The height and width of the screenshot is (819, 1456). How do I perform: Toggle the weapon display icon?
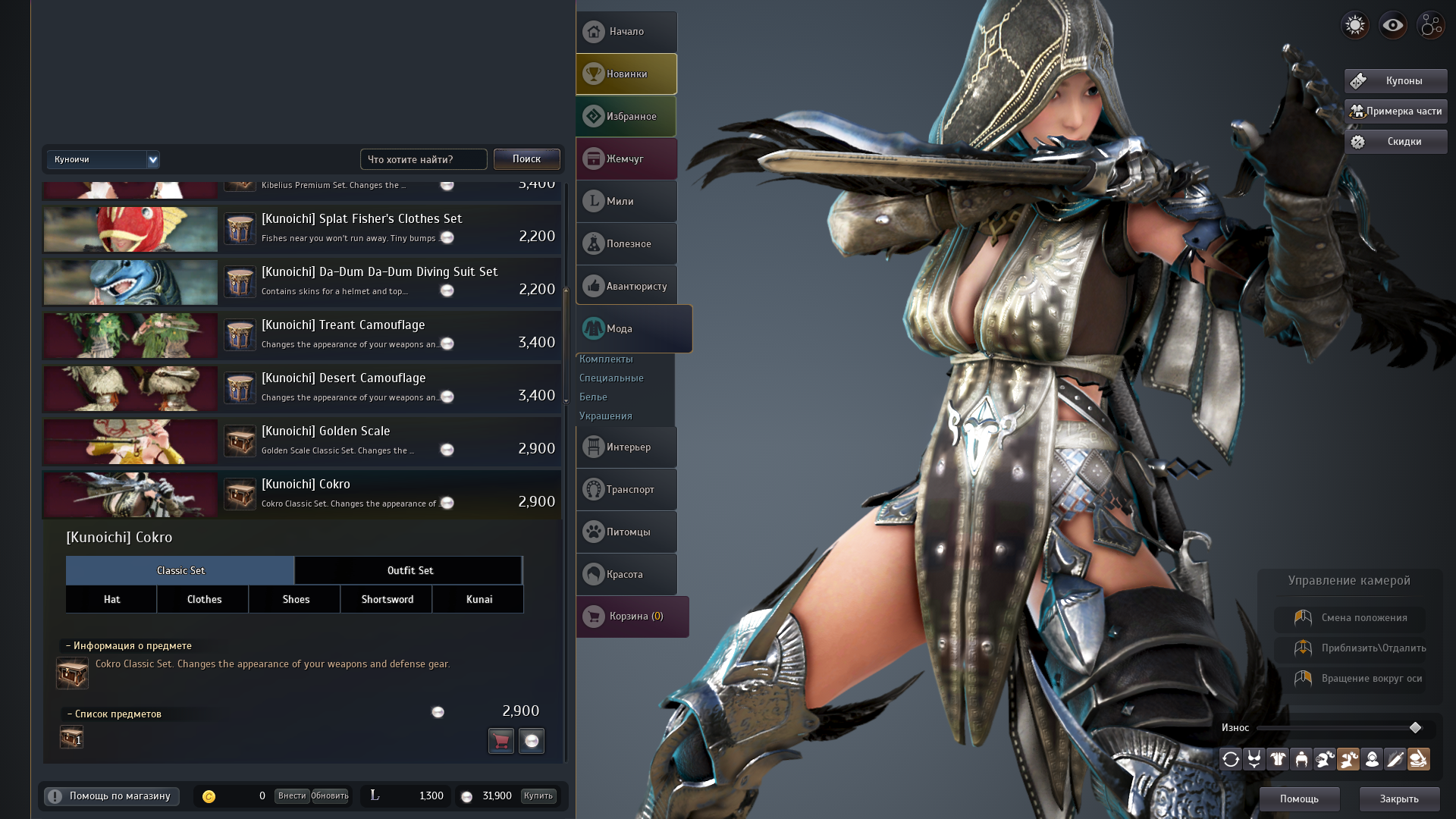[x=1397, y=759]
